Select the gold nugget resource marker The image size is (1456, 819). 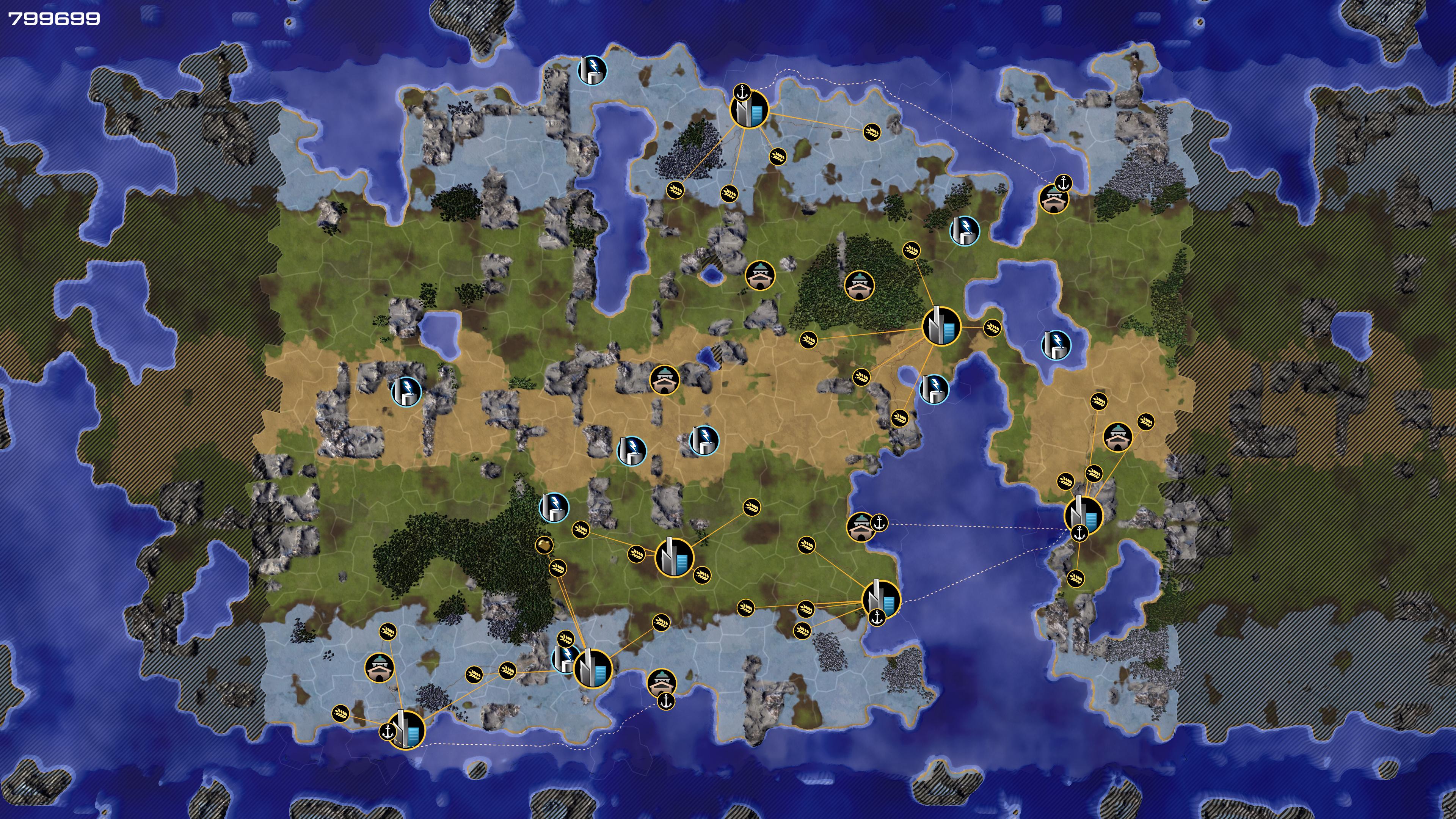(x=543, y=545)
